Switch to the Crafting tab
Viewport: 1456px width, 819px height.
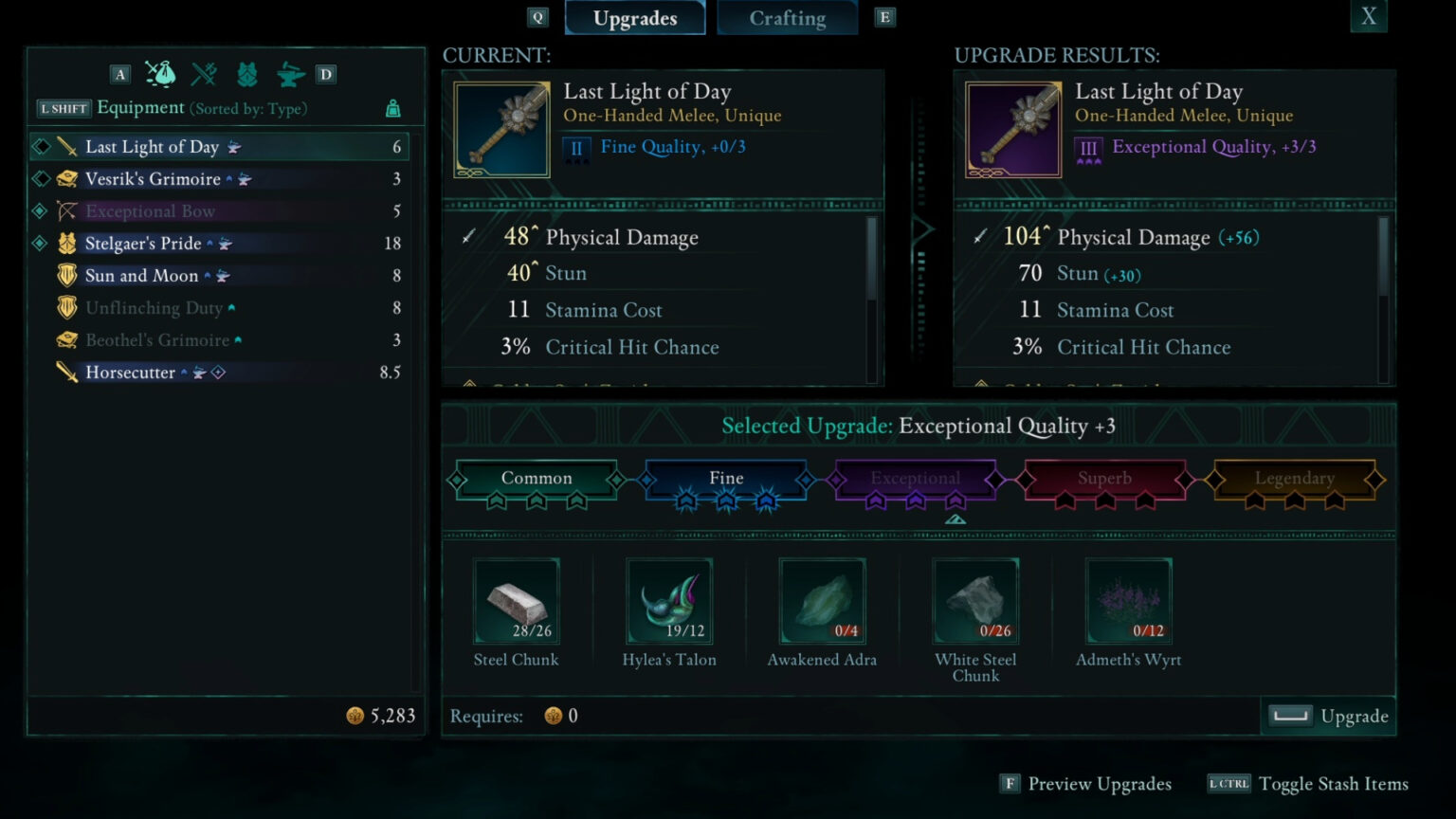point(787,18)
